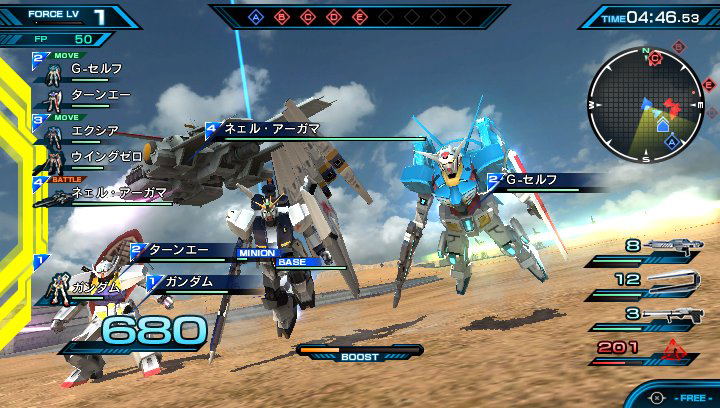Select the curved boomerang weapon icon
The width and height of the screenshot is (720, 408).
676,281
